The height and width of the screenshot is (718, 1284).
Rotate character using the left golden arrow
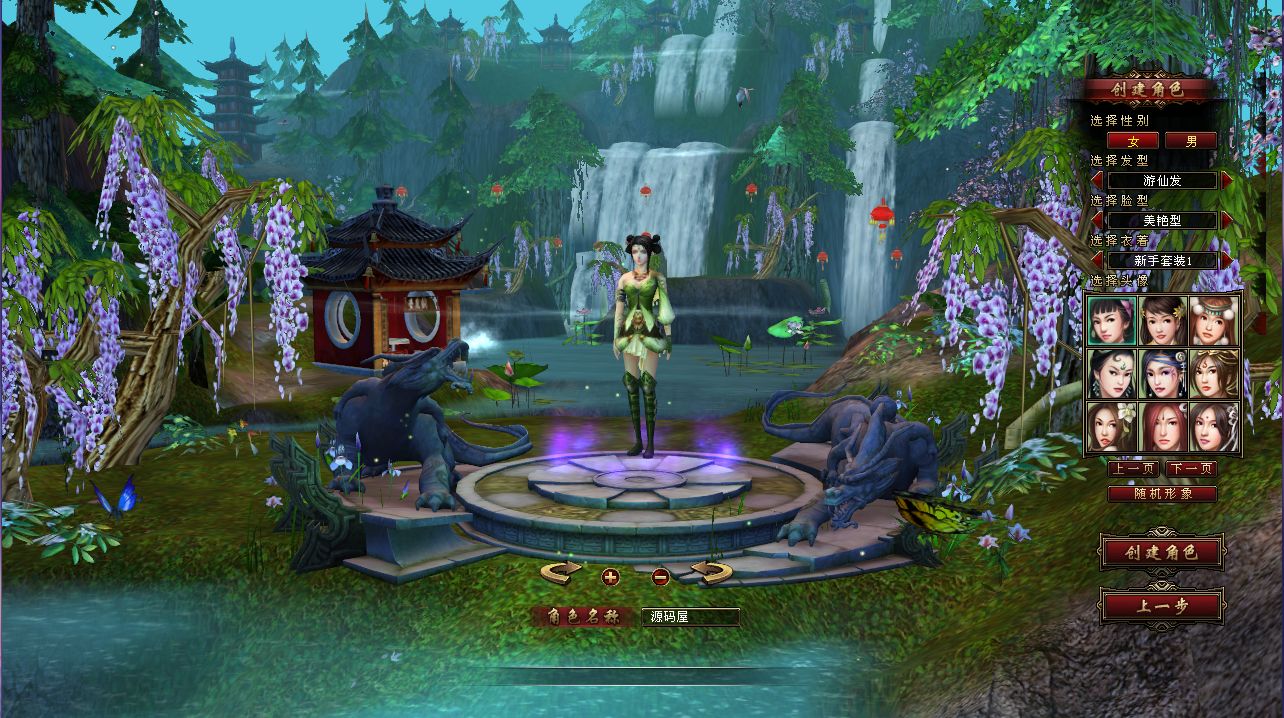(x=561, y=572)
